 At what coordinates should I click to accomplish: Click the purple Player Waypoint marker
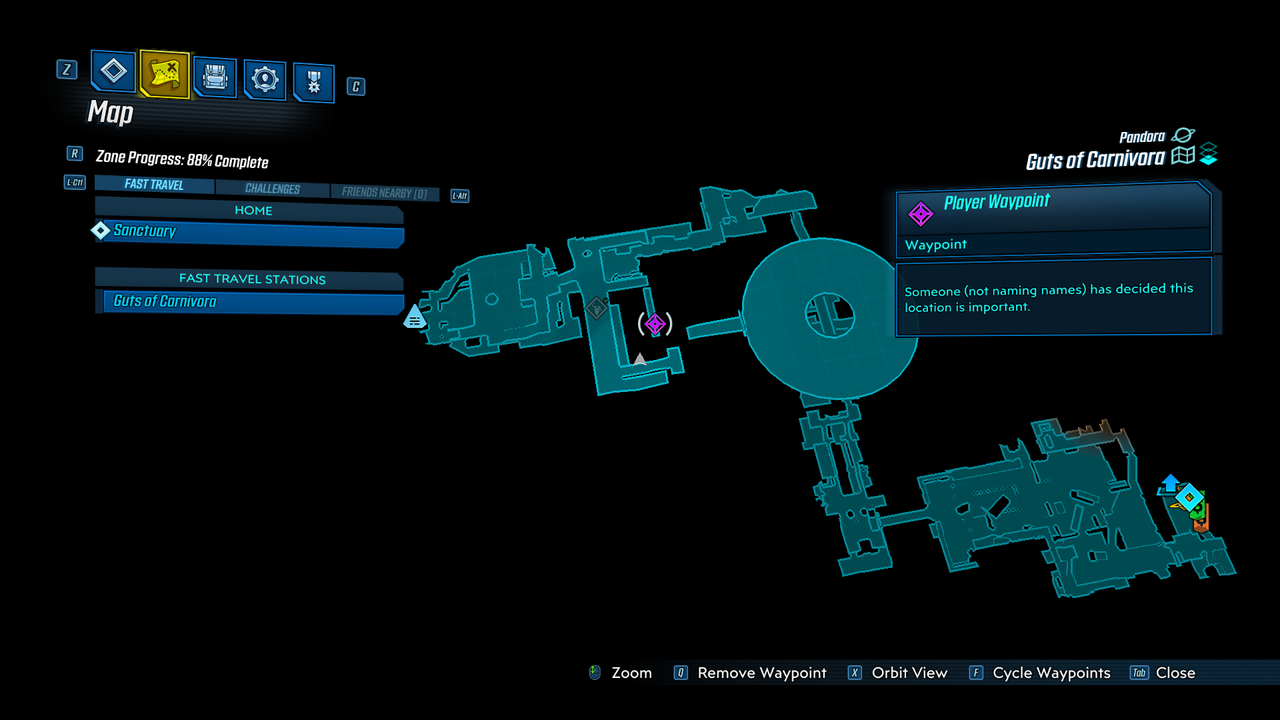coord(655,323)
